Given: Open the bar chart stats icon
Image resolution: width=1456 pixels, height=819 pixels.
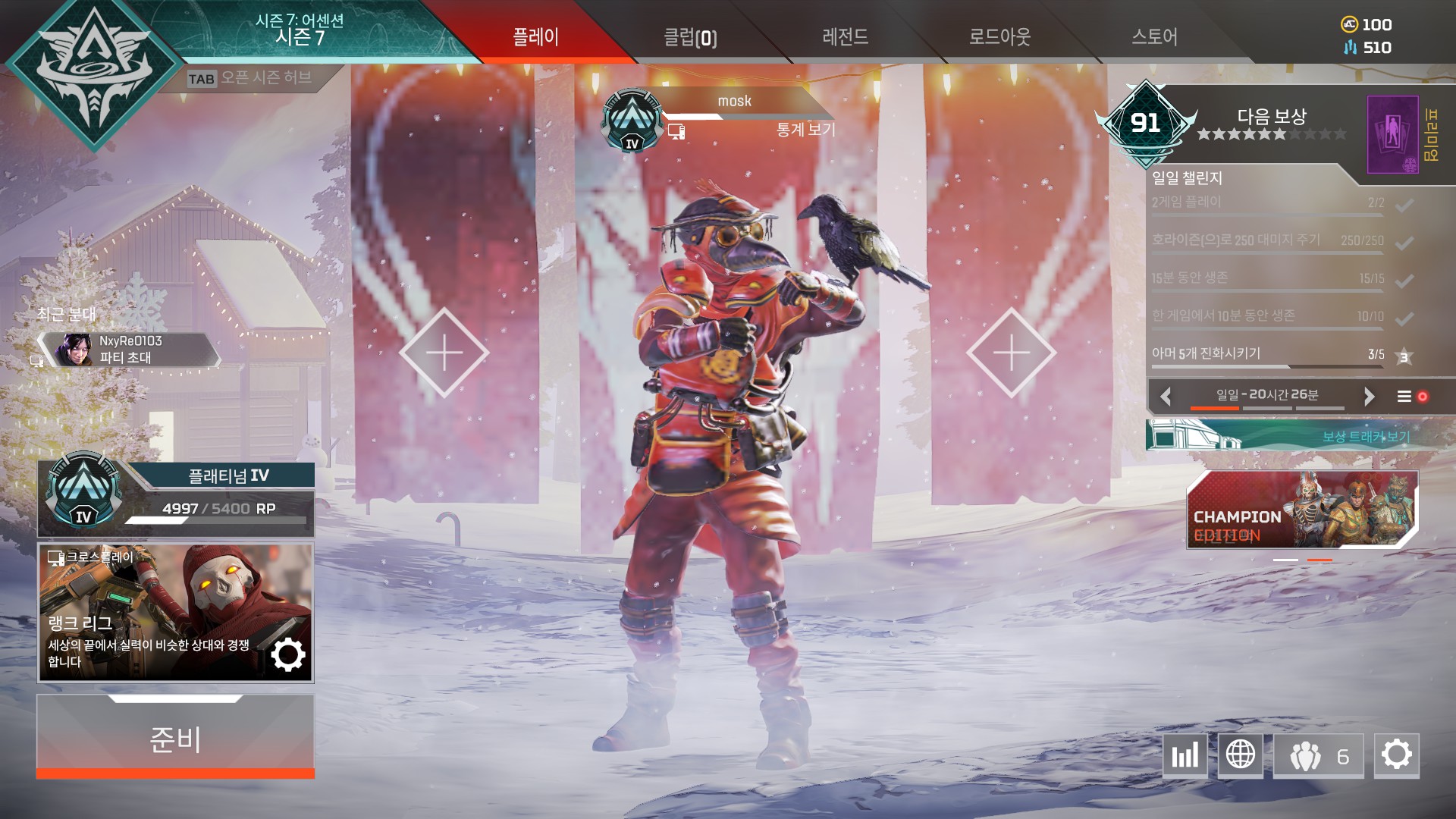Looking at the screenshot, I should tap(1185, 755).
